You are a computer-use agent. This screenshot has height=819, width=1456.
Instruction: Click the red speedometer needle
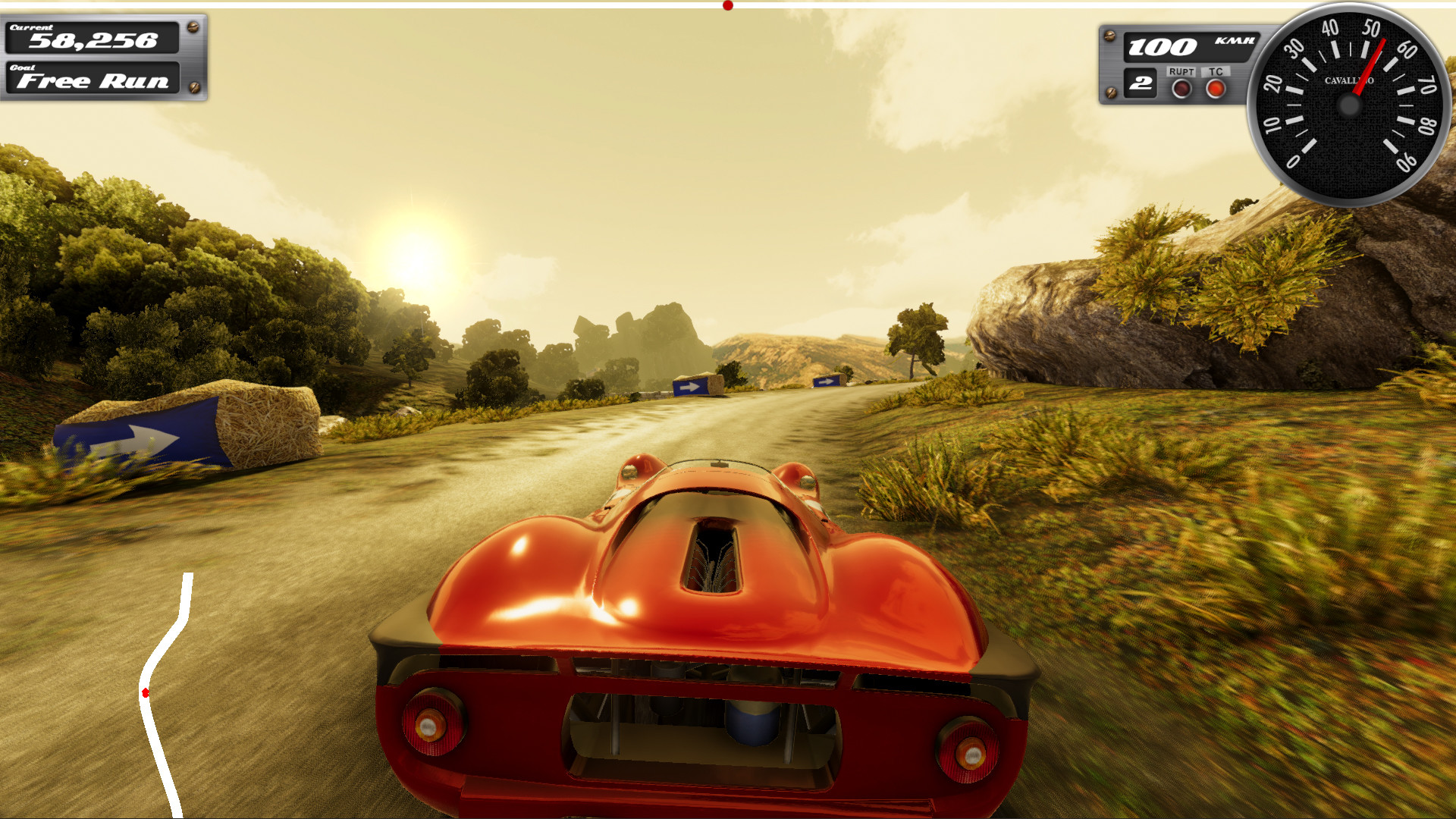click(1370, 68)
